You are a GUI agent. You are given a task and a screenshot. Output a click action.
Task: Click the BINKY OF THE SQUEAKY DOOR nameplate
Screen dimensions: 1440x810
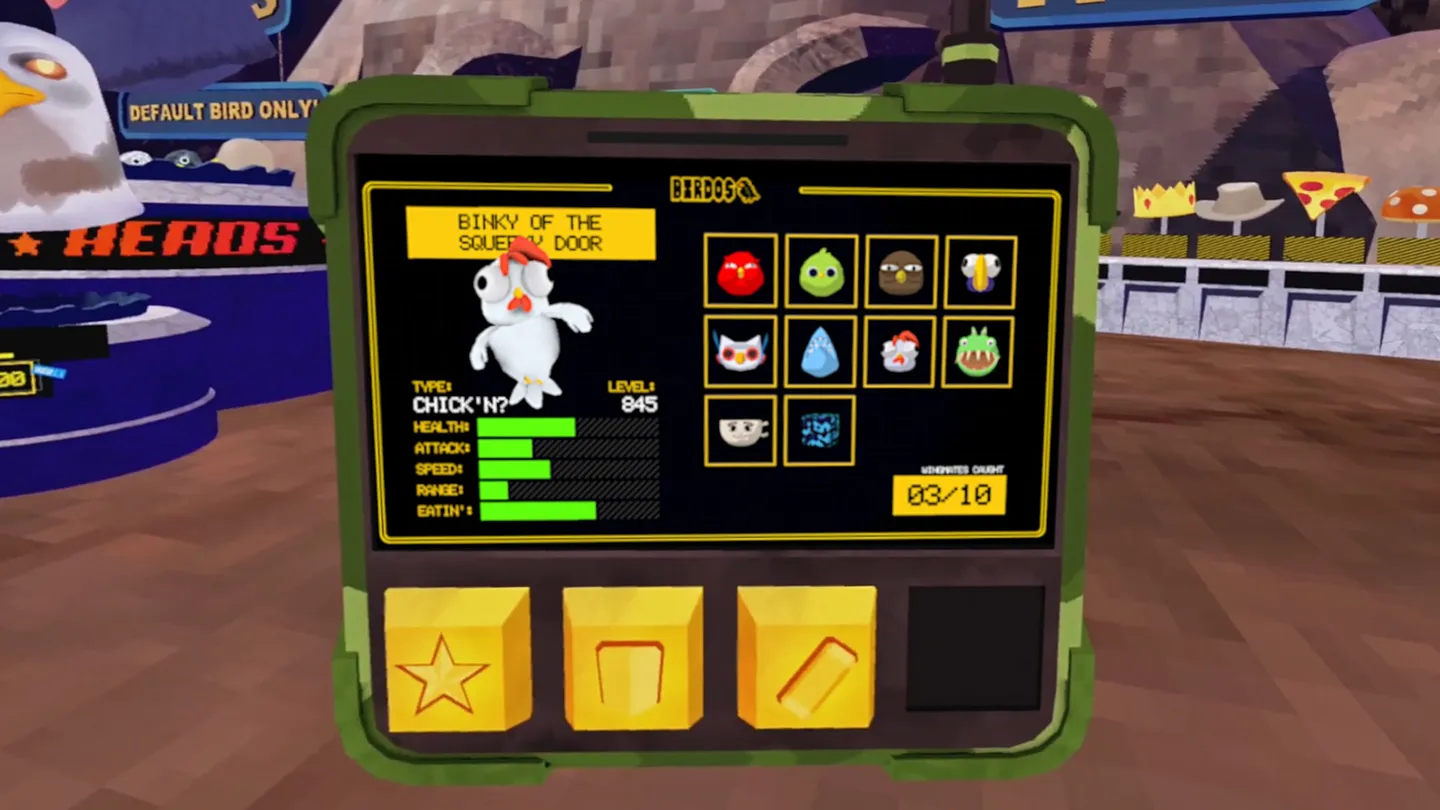tap(530, 232)
